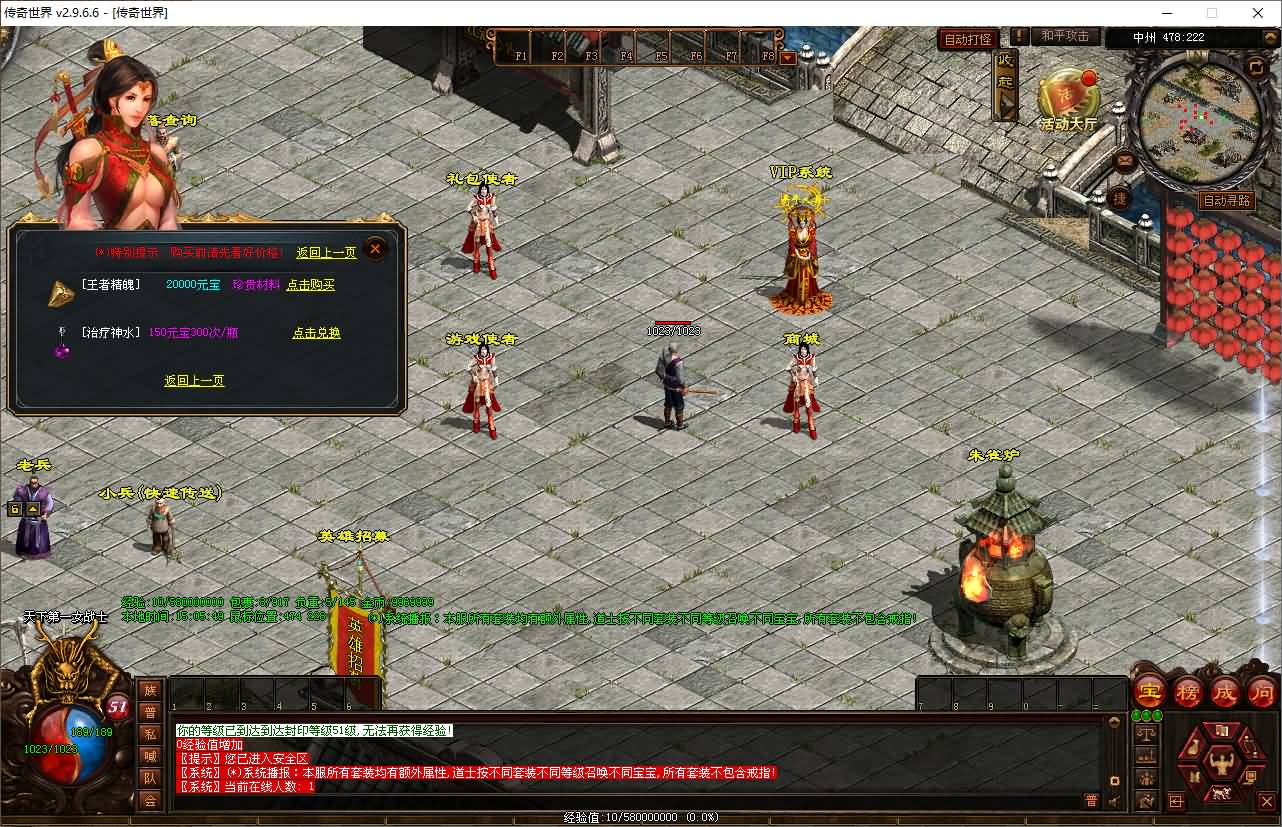Switch the 和平攻击 attack mode

coord(1064,36)
